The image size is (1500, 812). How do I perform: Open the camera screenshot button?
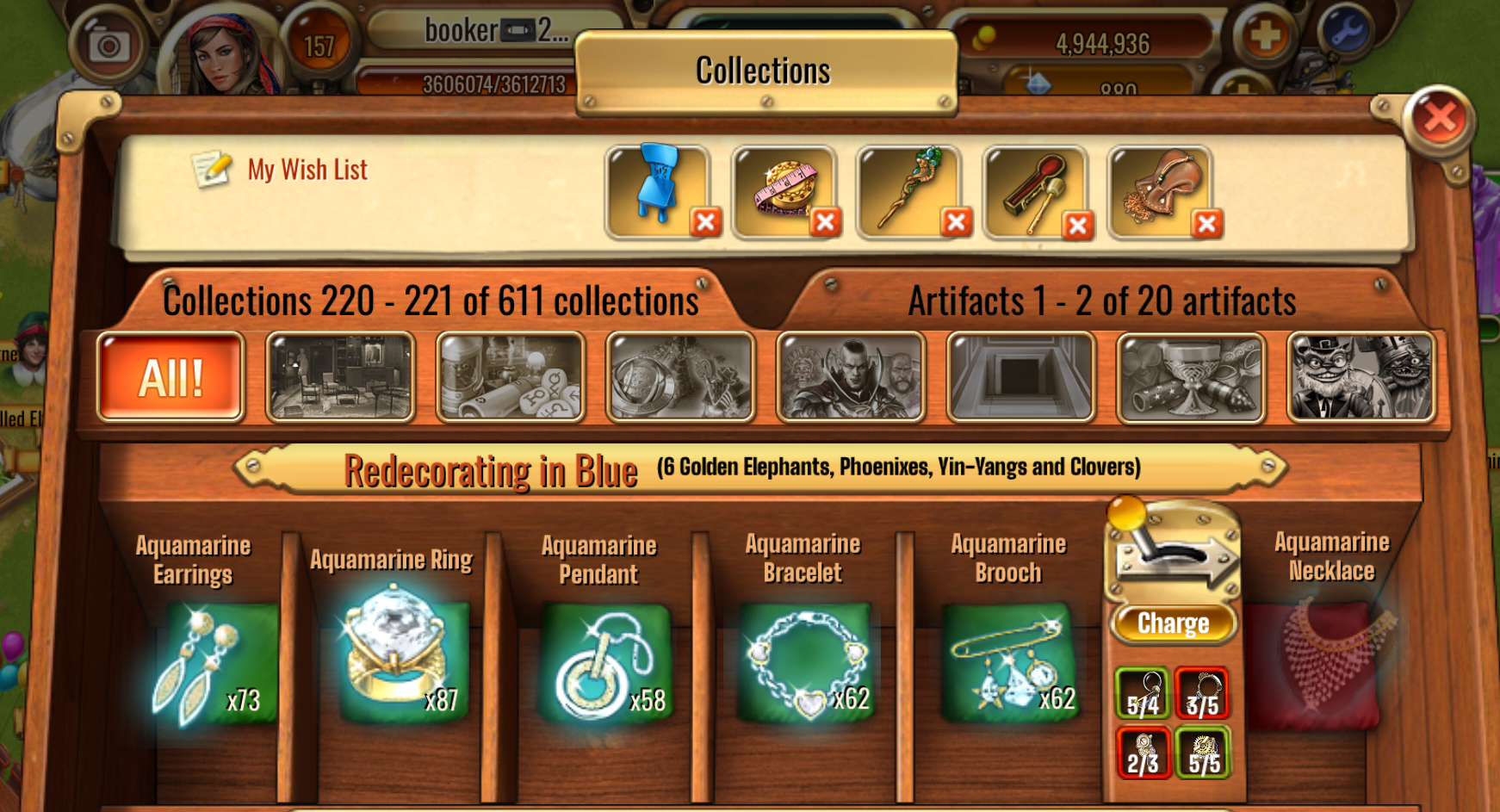(108, 45)
